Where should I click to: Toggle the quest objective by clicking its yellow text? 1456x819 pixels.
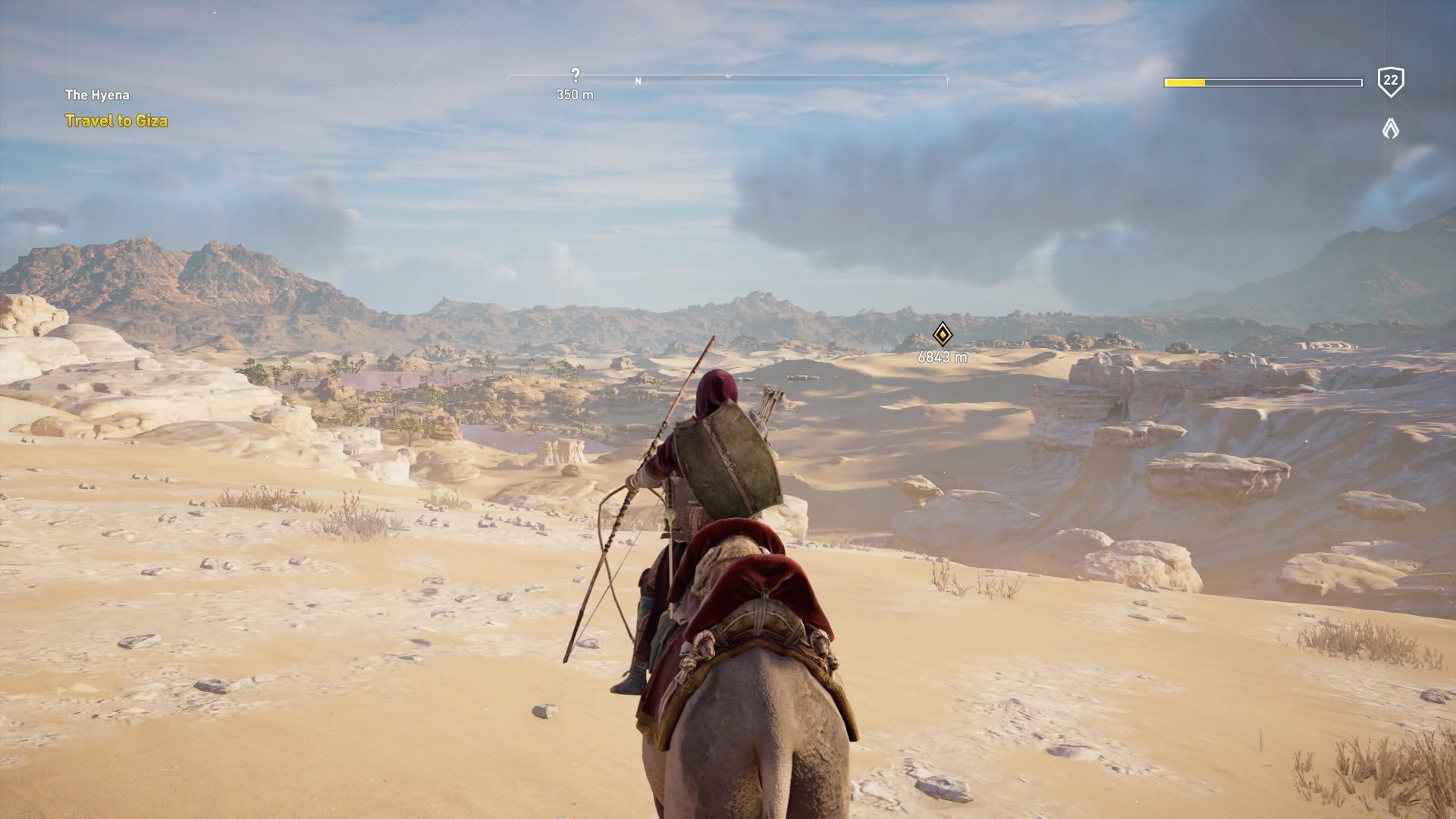[x=118, y=120]
